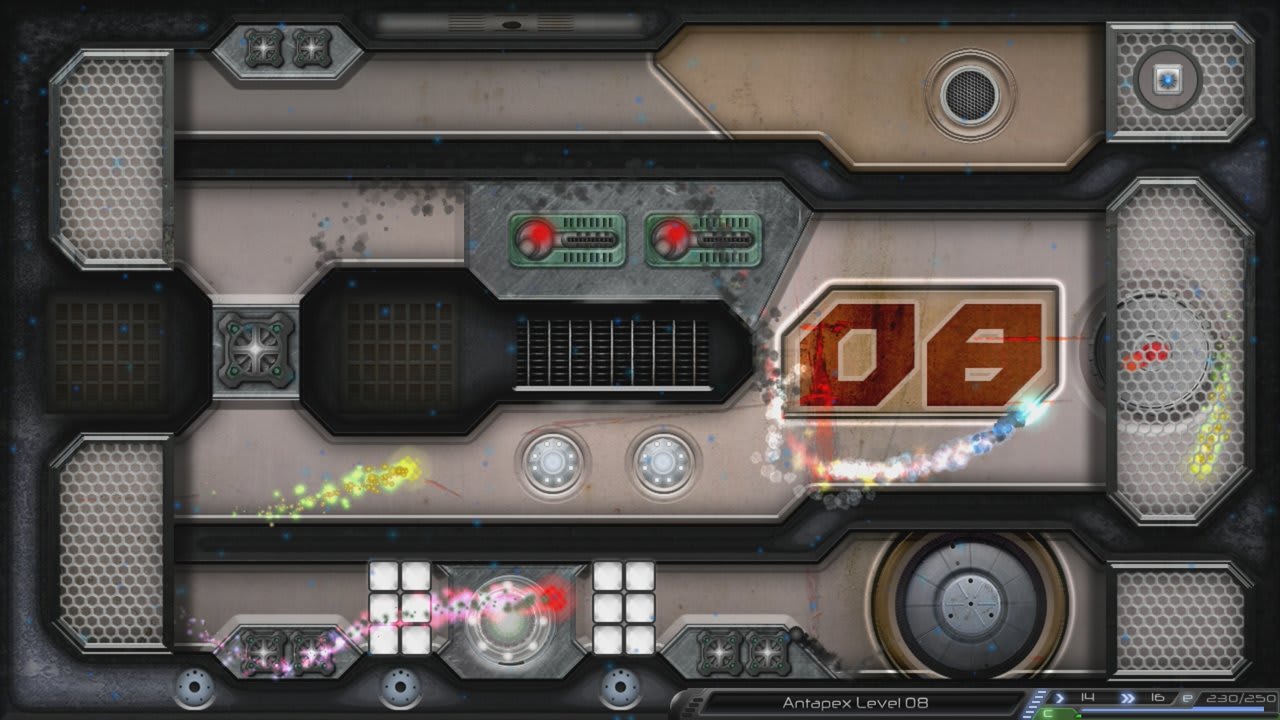Click the left cross emblem on the top-left plate
Screen dimensions: 1280x720
click(263, 47)
